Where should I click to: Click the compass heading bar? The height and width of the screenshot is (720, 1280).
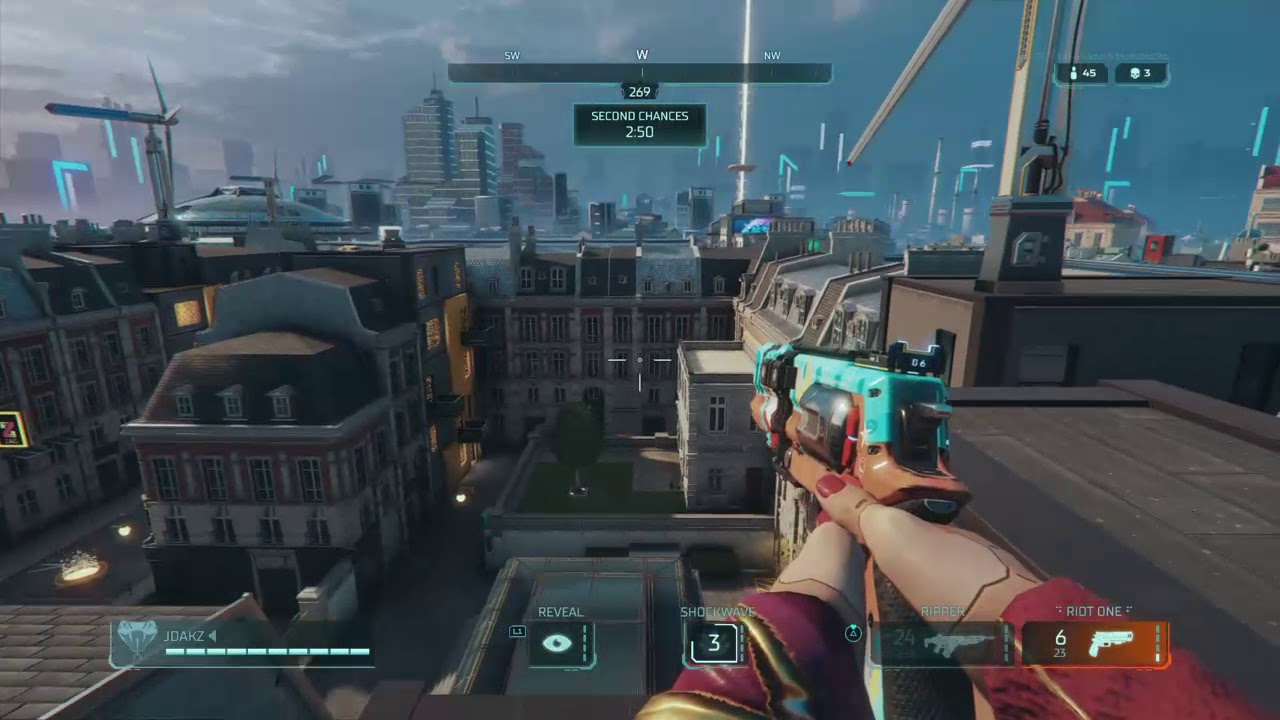coord(639,73)
